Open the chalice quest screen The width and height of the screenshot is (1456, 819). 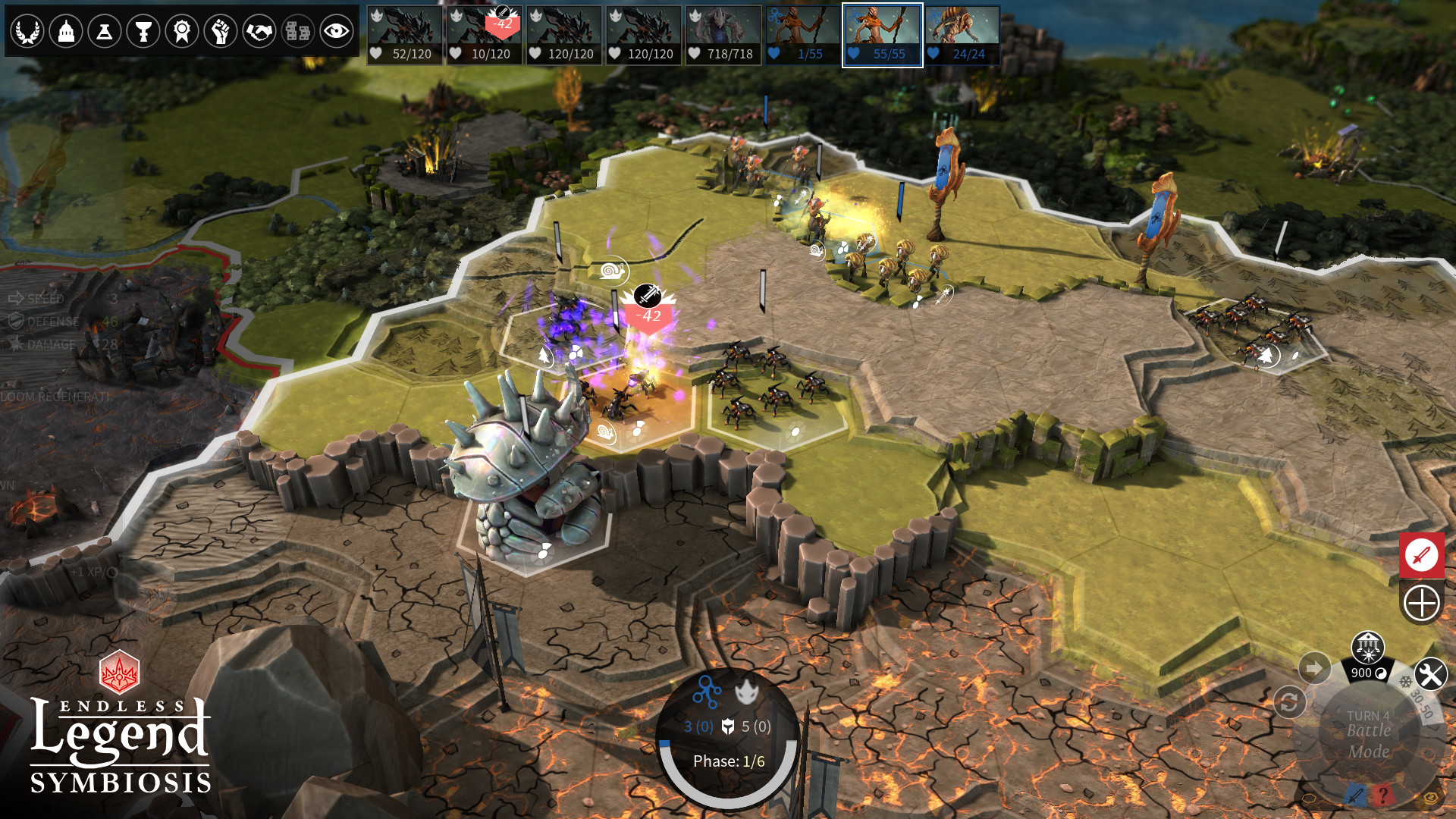pos(143,32)
